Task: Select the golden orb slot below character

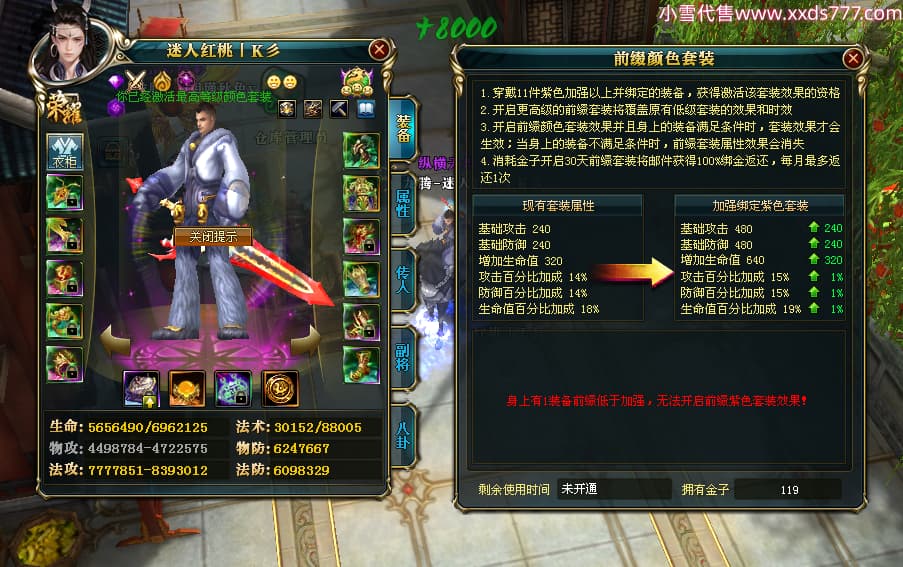Action: pyautogui.click(x=187, y=387)
